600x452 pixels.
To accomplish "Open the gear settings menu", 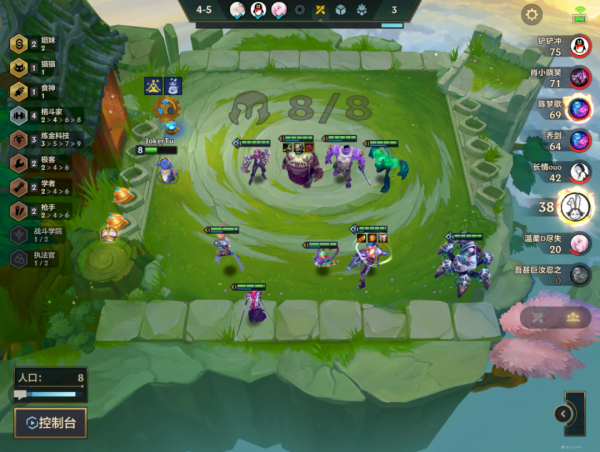I will 532,14.
